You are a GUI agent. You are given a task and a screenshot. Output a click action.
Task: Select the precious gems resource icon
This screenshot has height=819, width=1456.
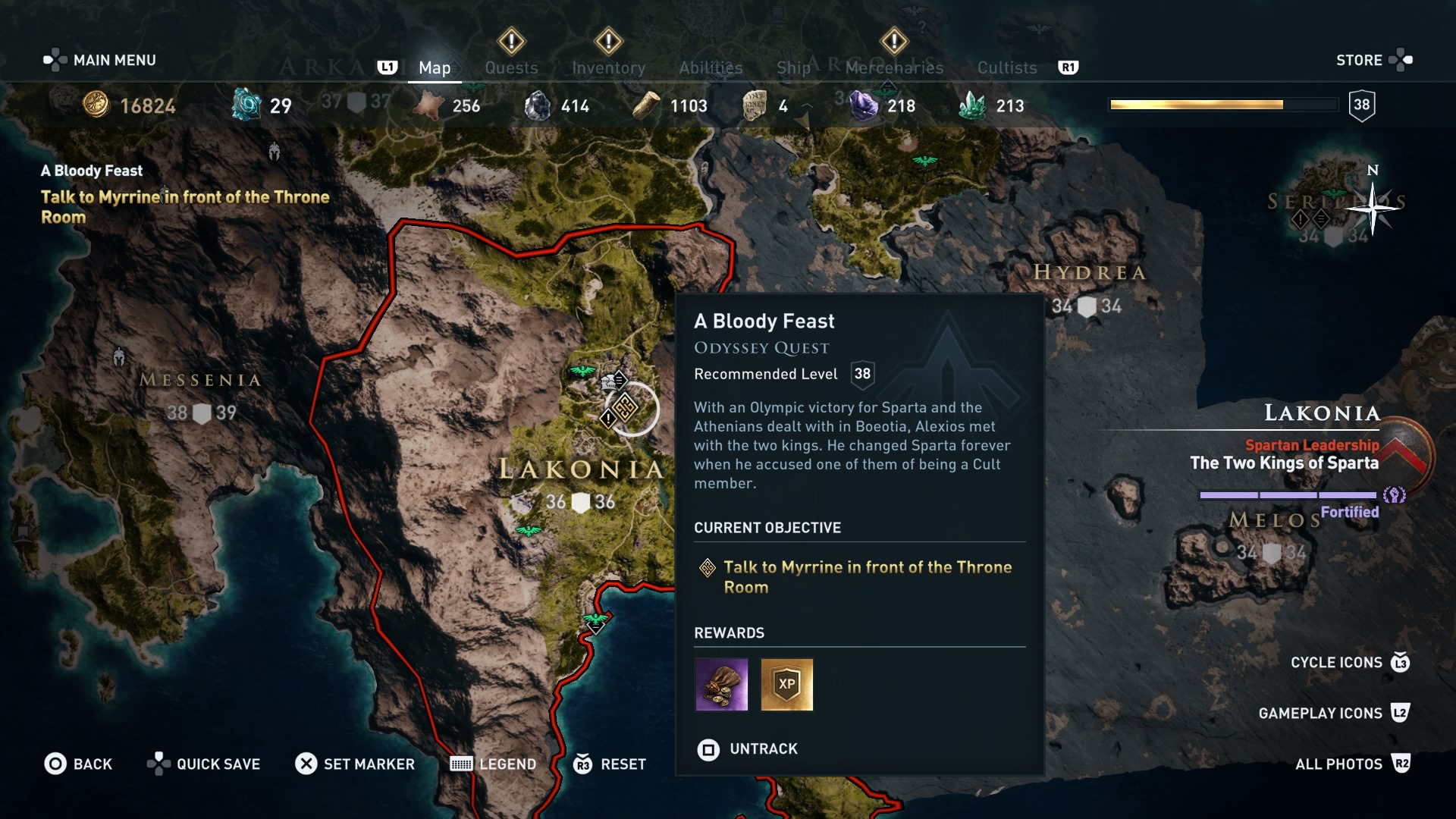(x=864, y=105)
